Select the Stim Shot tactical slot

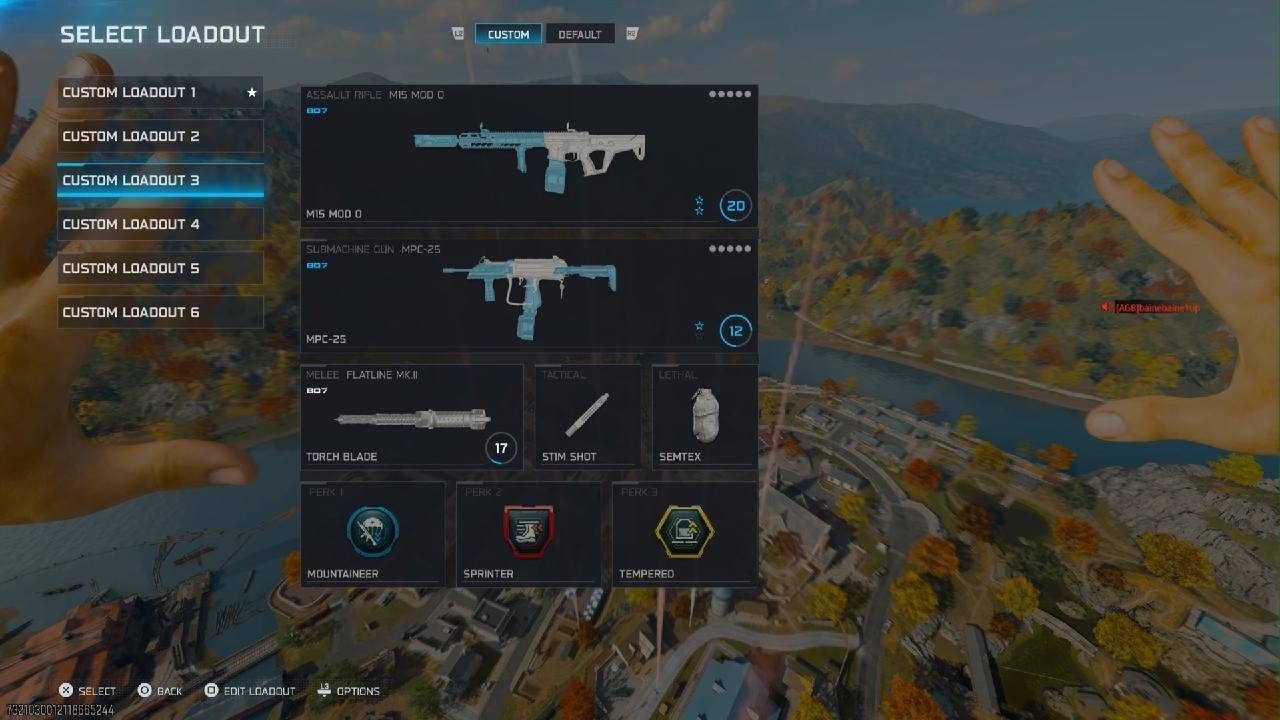[x=588, y=416]
